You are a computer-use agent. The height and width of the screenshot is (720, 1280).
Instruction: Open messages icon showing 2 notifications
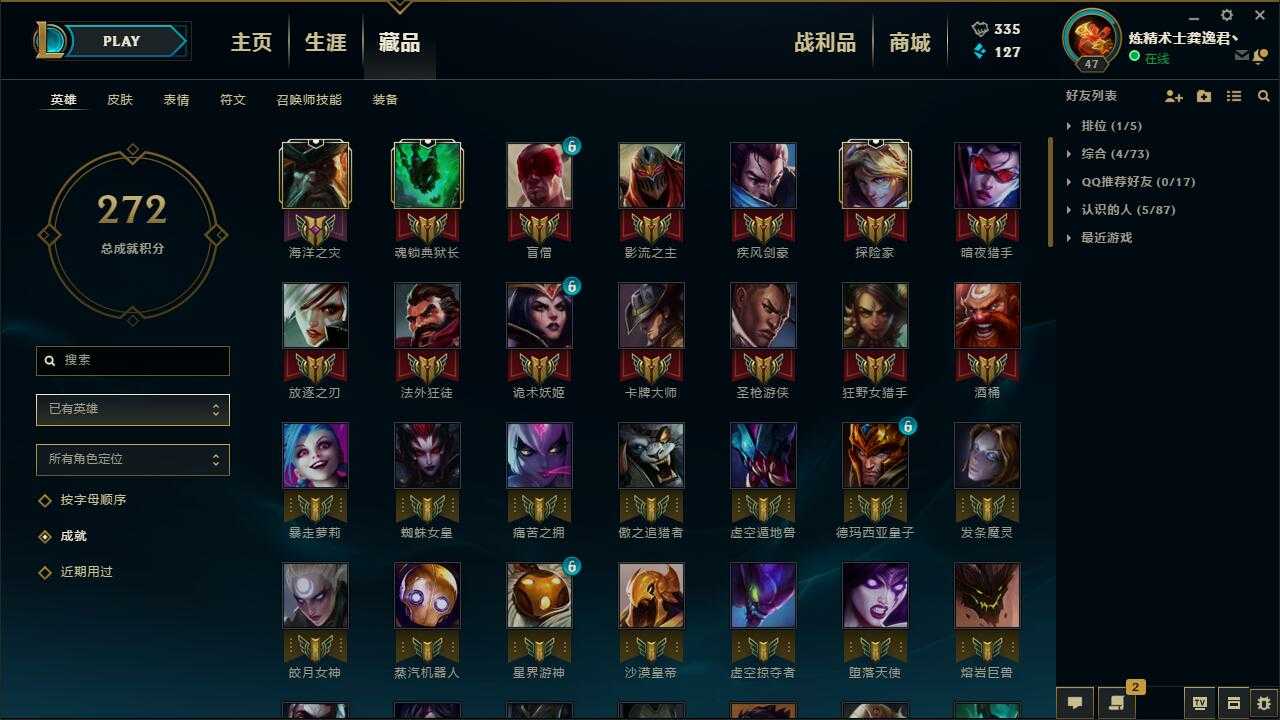[x=1116, y=702]
